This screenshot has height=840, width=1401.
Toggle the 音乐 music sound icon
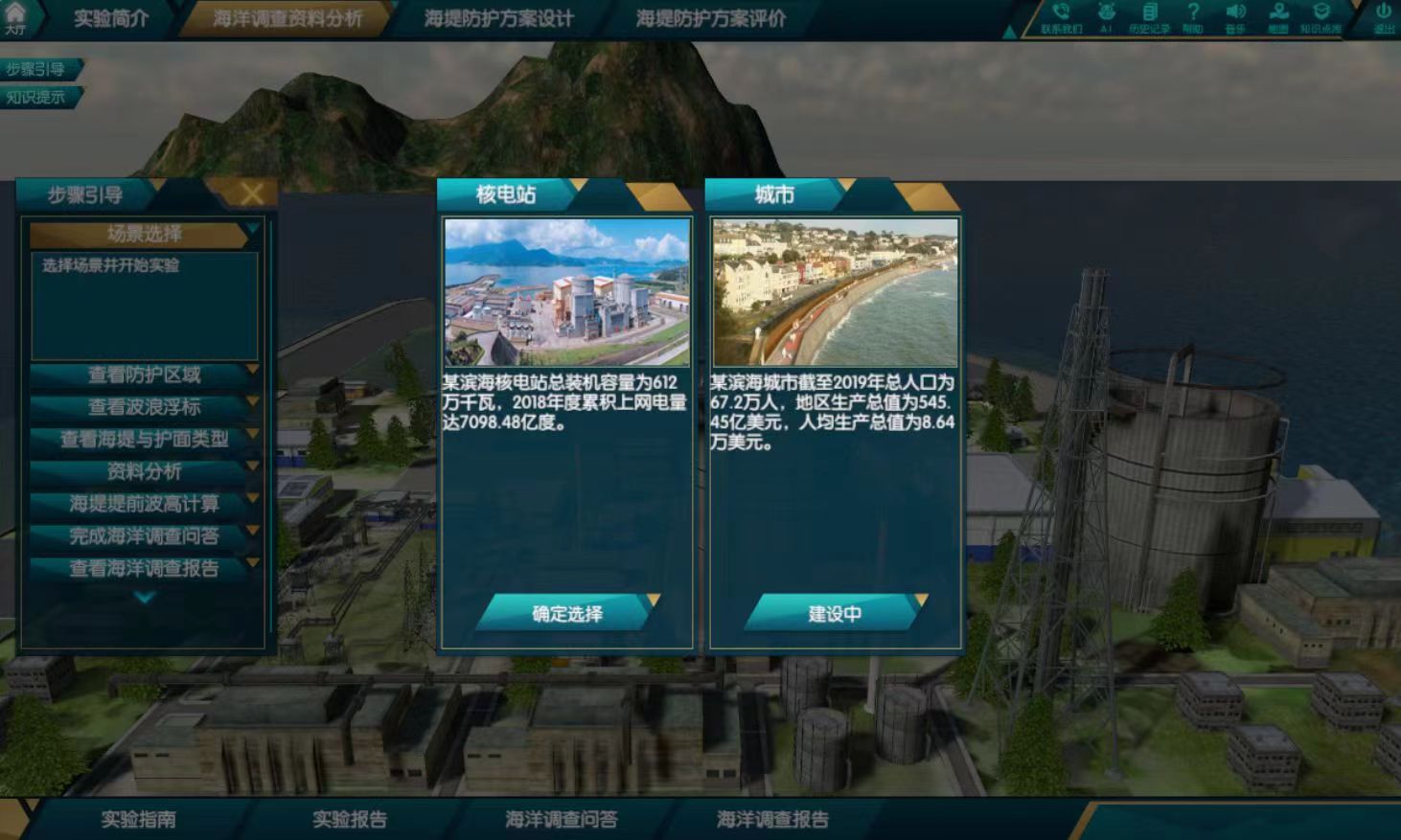[x=1234, y=17]
